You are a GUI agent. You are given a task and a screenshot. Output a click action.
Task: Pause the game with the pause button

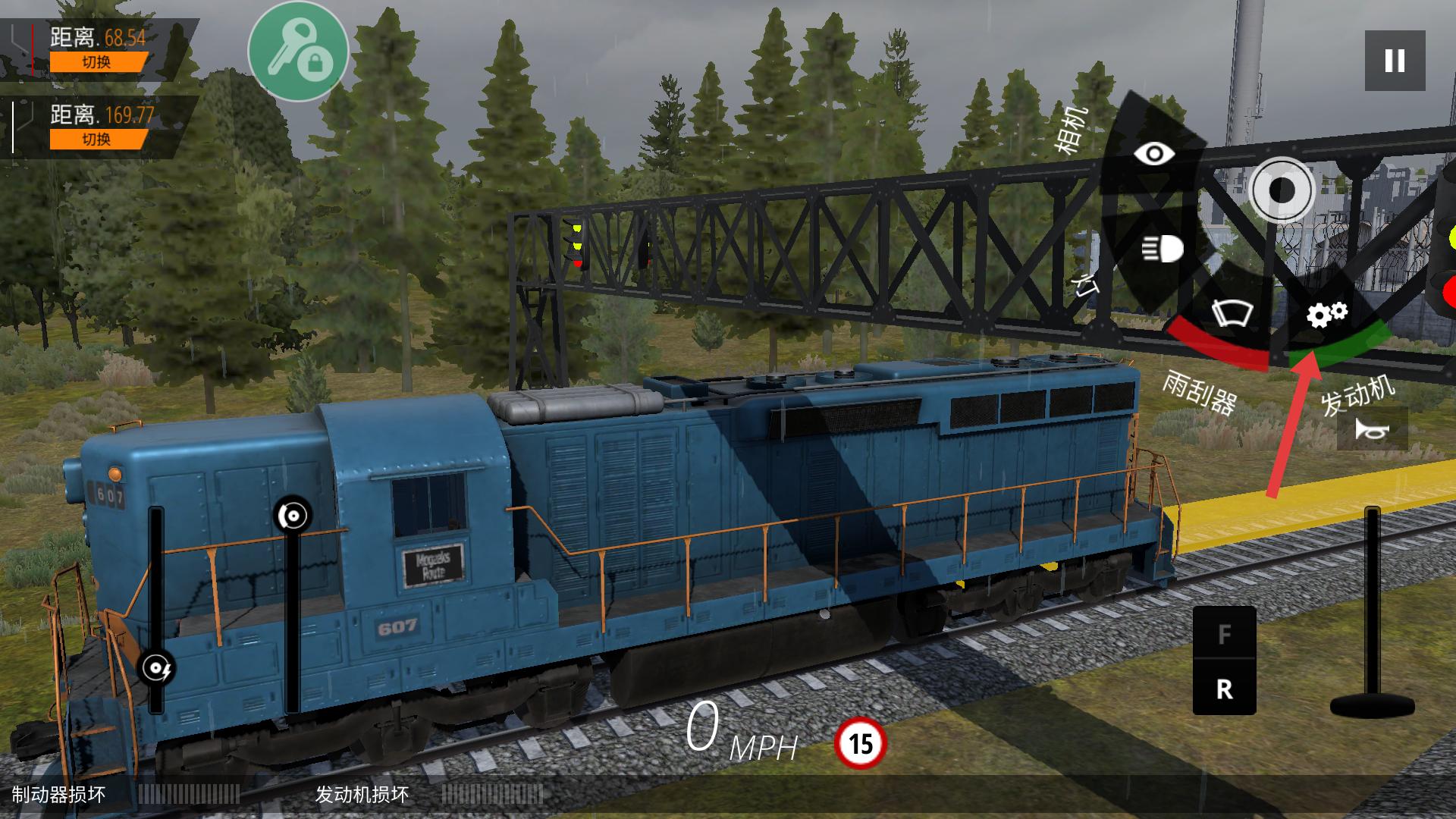pos(1395,61)
